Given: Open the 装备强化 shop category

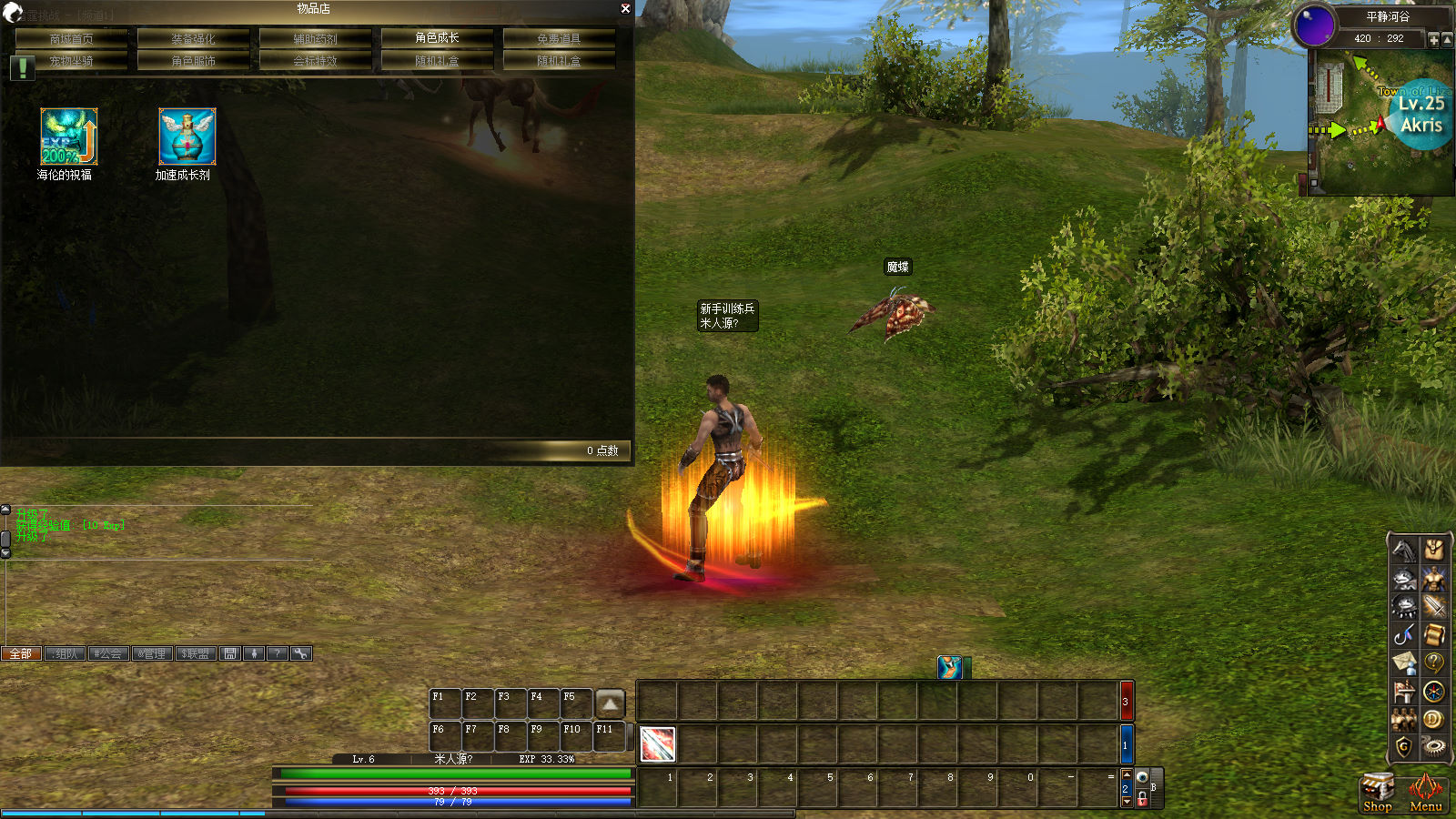Looking at the screenshot, I should point(194,38).
